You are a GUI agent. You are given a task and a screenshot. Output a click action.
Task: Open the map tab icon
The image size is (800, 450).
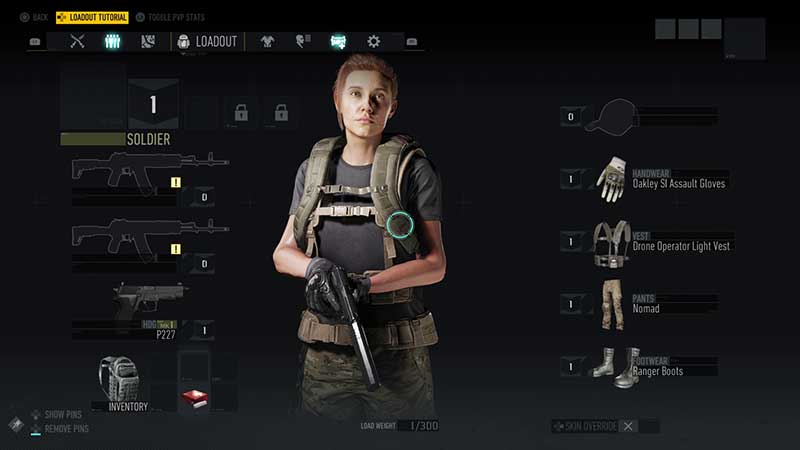(147, 41)
